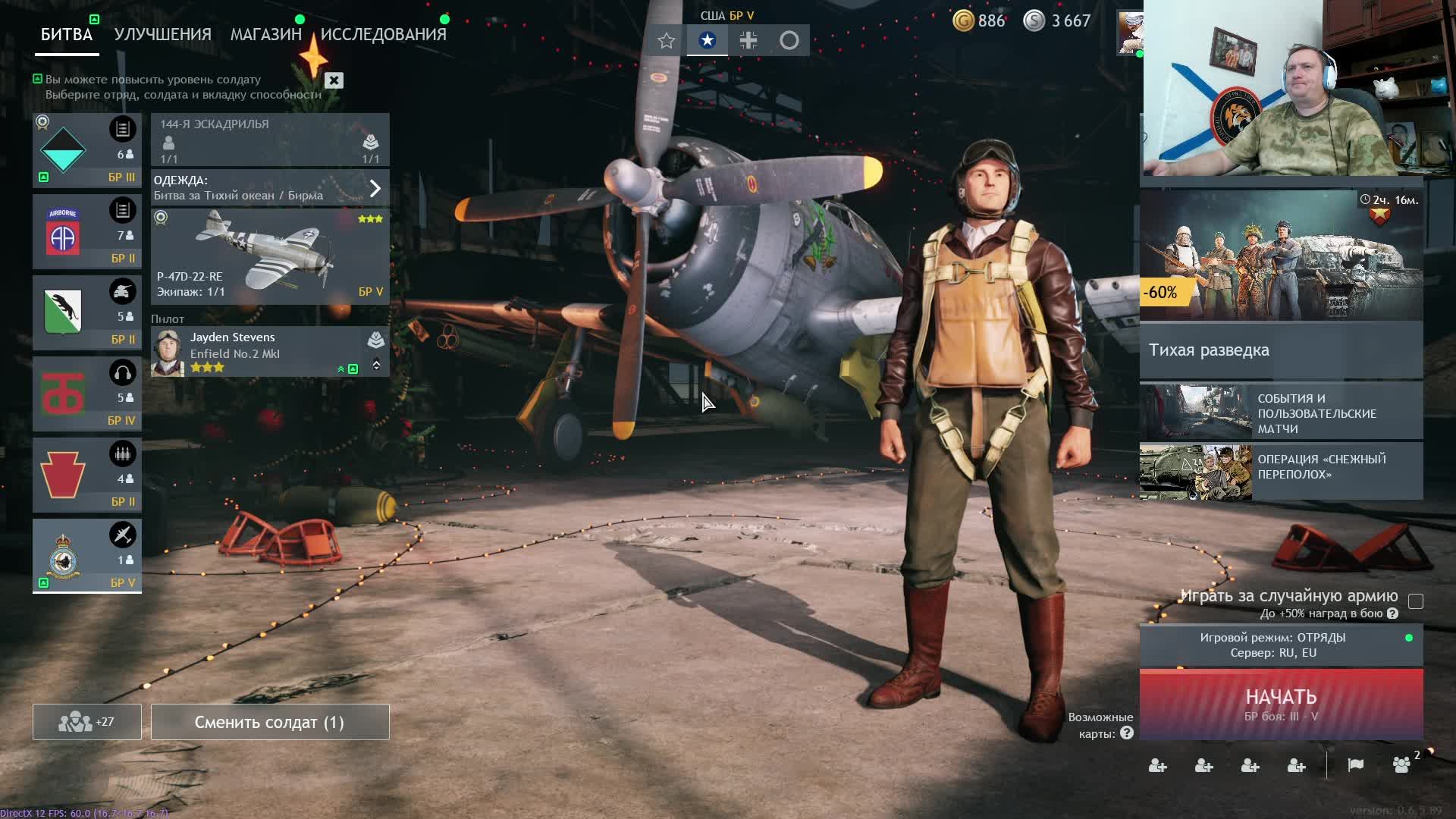The image size is (1456, 819).
Task: Toggle Играть за случайную армию checkbox
Action: pos(1415,602)
